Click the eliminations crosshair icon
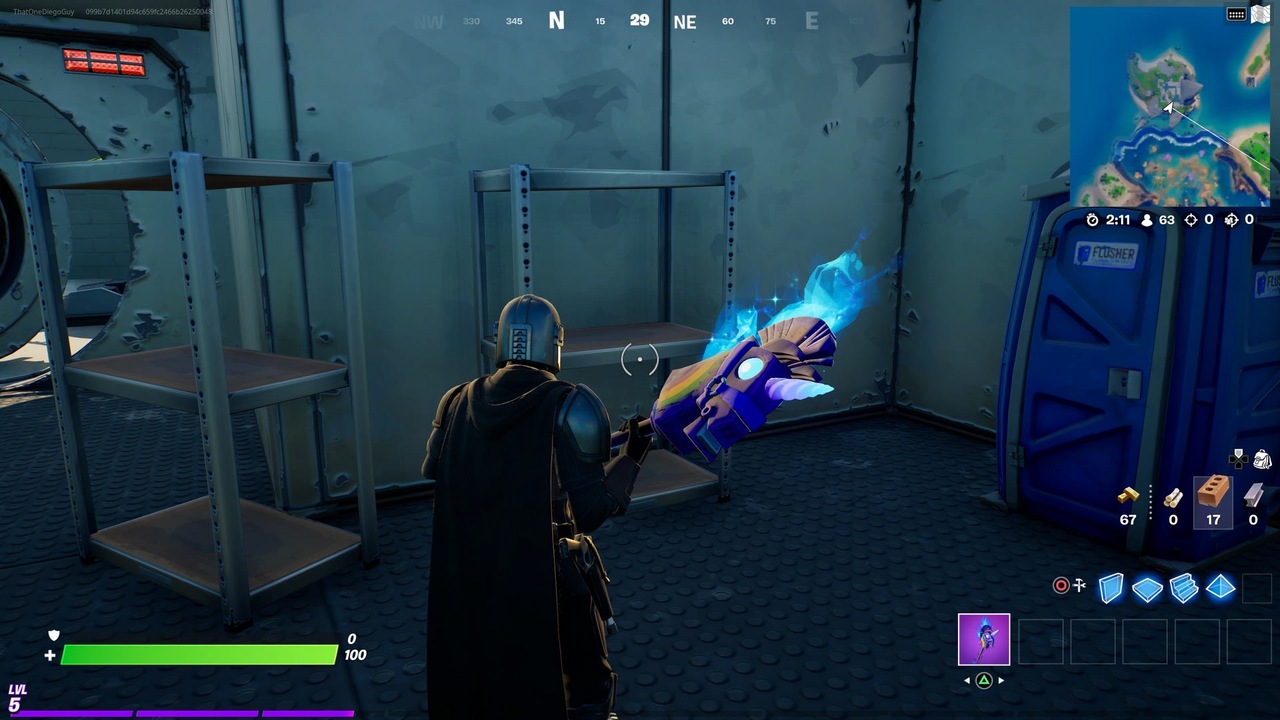The width and height of the screenshot is (1280, 720). [x=1191, y=220]
